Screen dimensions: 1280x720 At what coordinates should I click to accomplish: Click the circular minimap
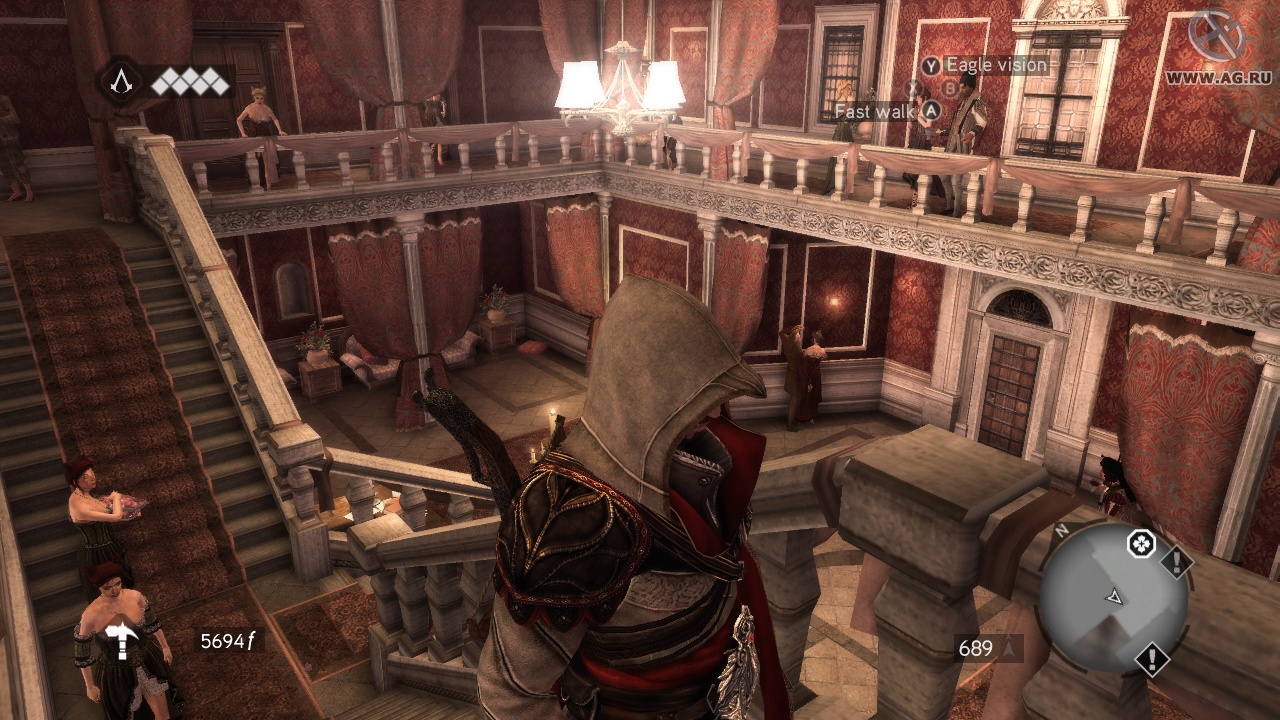(1113, 598)
